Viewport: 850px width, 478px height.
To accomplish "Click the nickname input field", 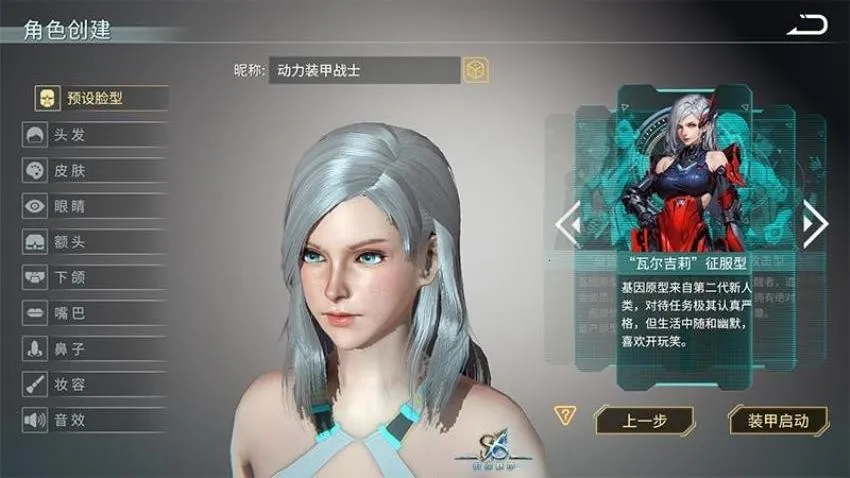I will 364,70.
